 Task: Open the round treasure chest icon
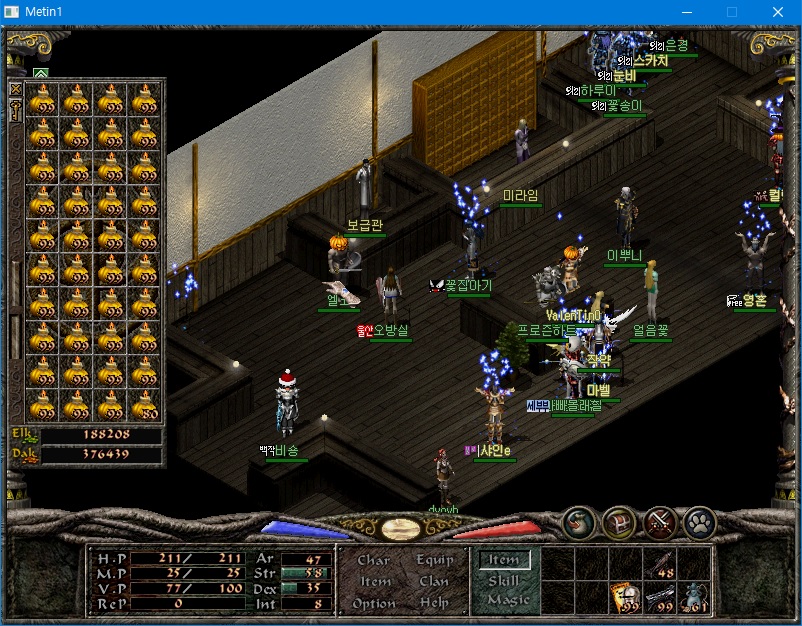point(618,522)
